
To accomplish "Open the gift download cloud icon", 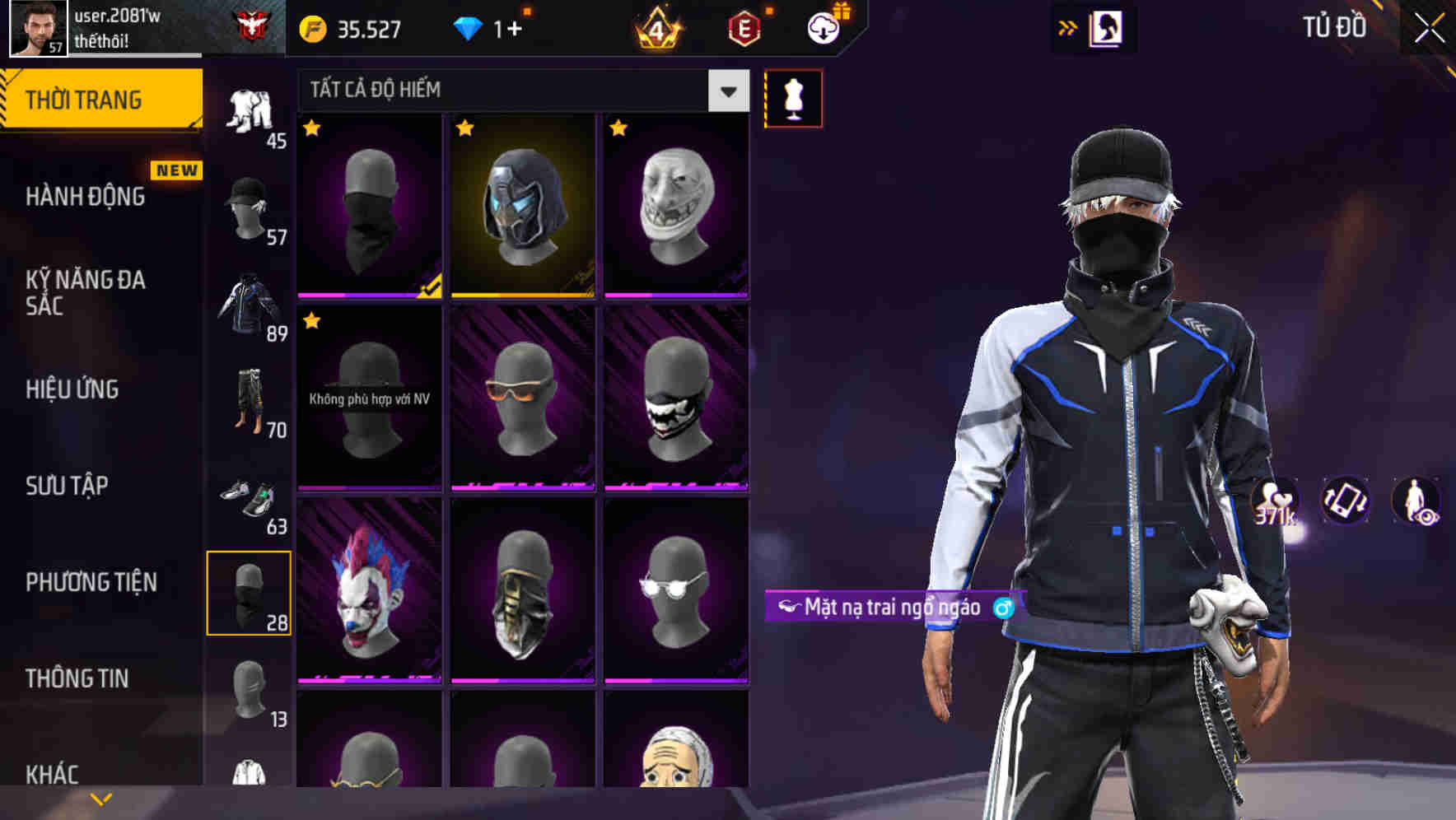I will 823,26.
